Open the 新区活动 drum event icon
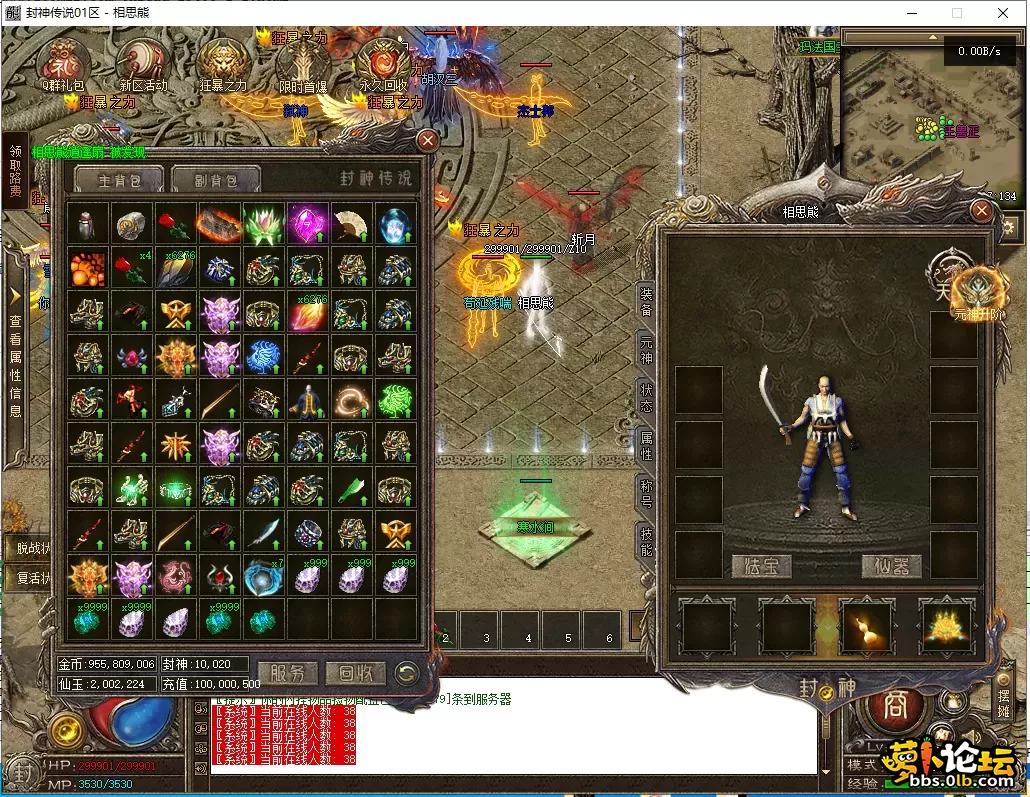The width and height of the screenshot is (1030, 797). pos(143,63)
